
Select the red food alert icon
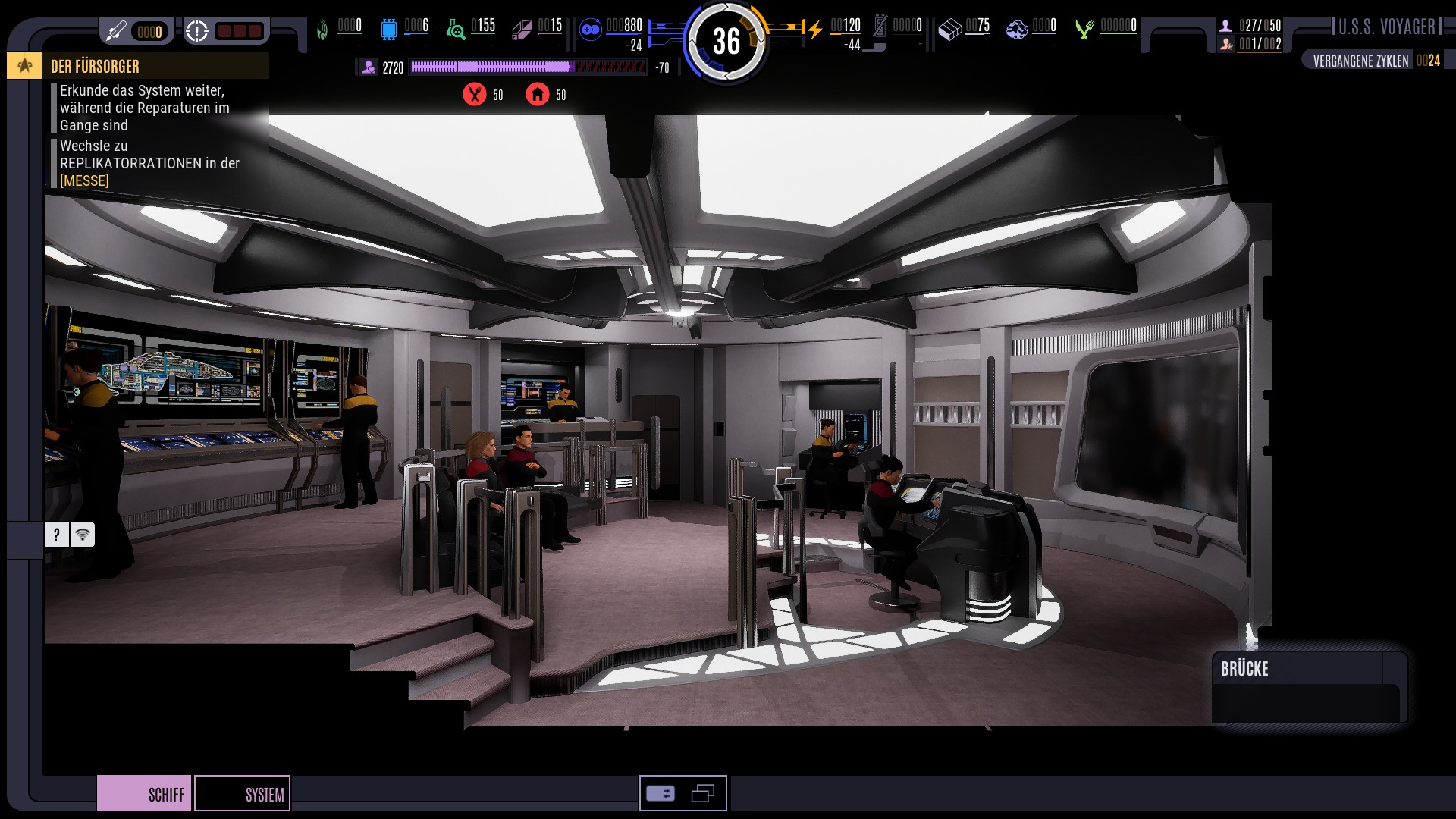(475, 95)
